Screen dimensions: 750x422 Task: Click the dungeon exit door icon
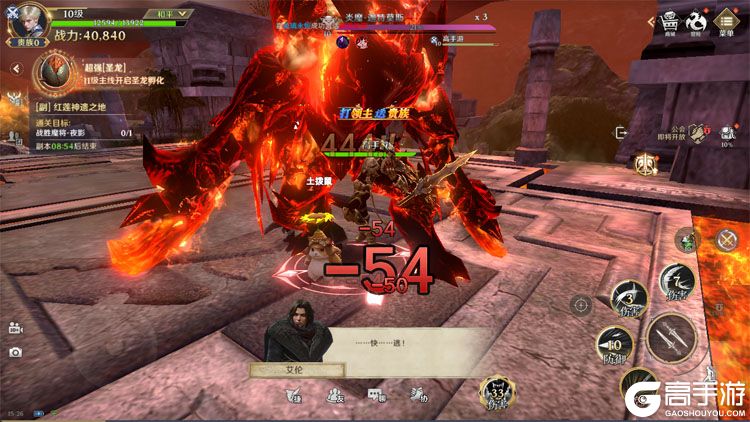622,132
